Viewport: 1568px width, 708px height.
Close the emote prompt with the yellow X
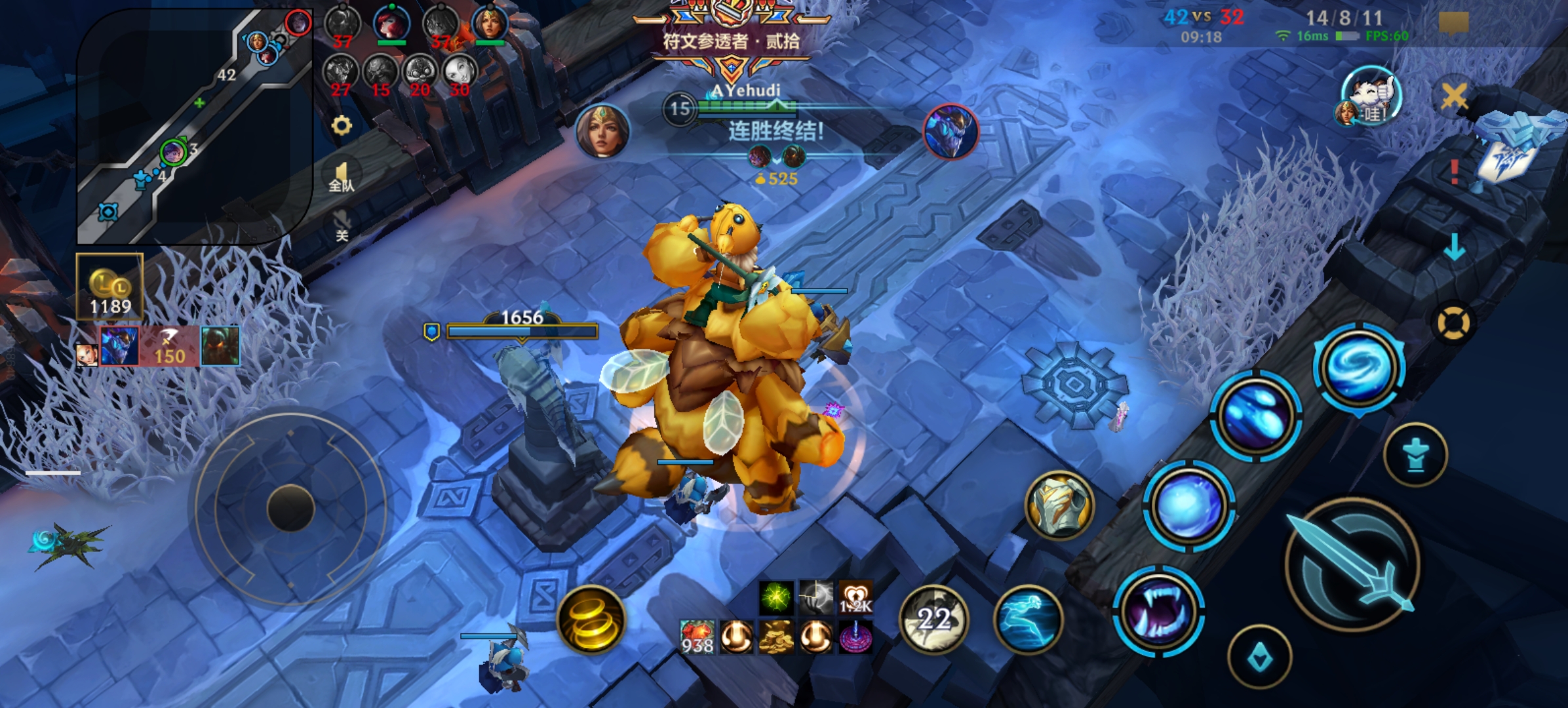(1454, 96)
